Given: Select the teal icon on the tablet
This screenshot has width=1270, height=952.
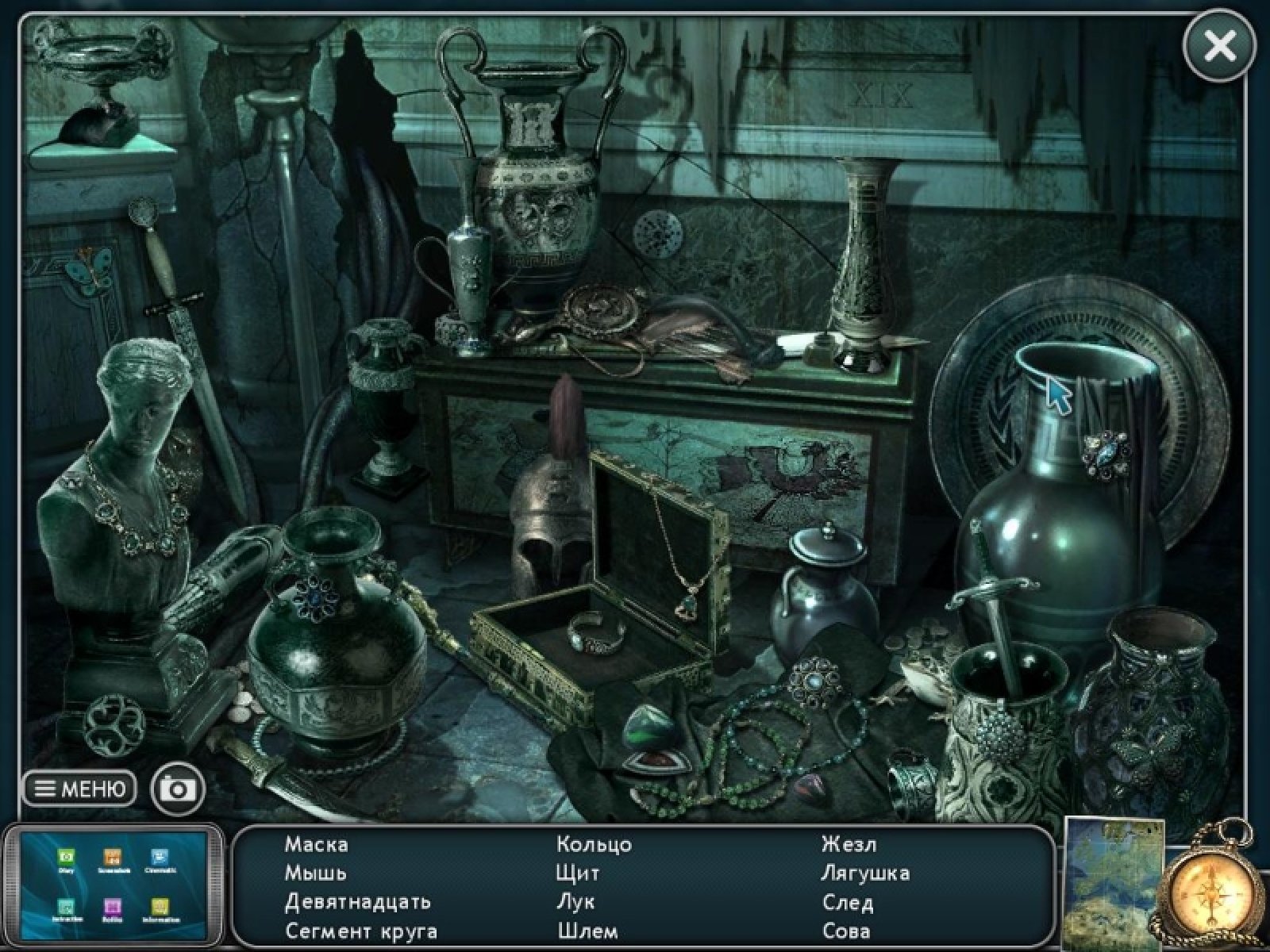Looking at the screenshot, I should coord(66,905).
